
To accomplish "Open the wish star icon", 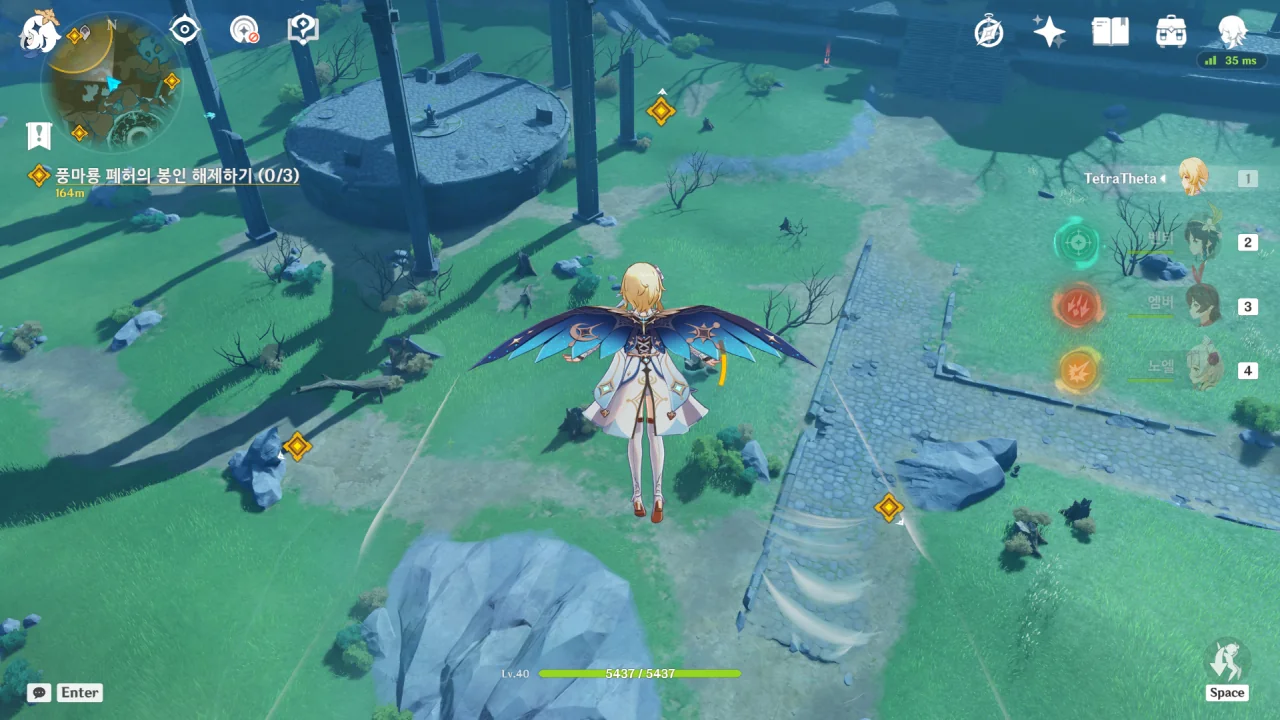I will tap(1049, 32).
